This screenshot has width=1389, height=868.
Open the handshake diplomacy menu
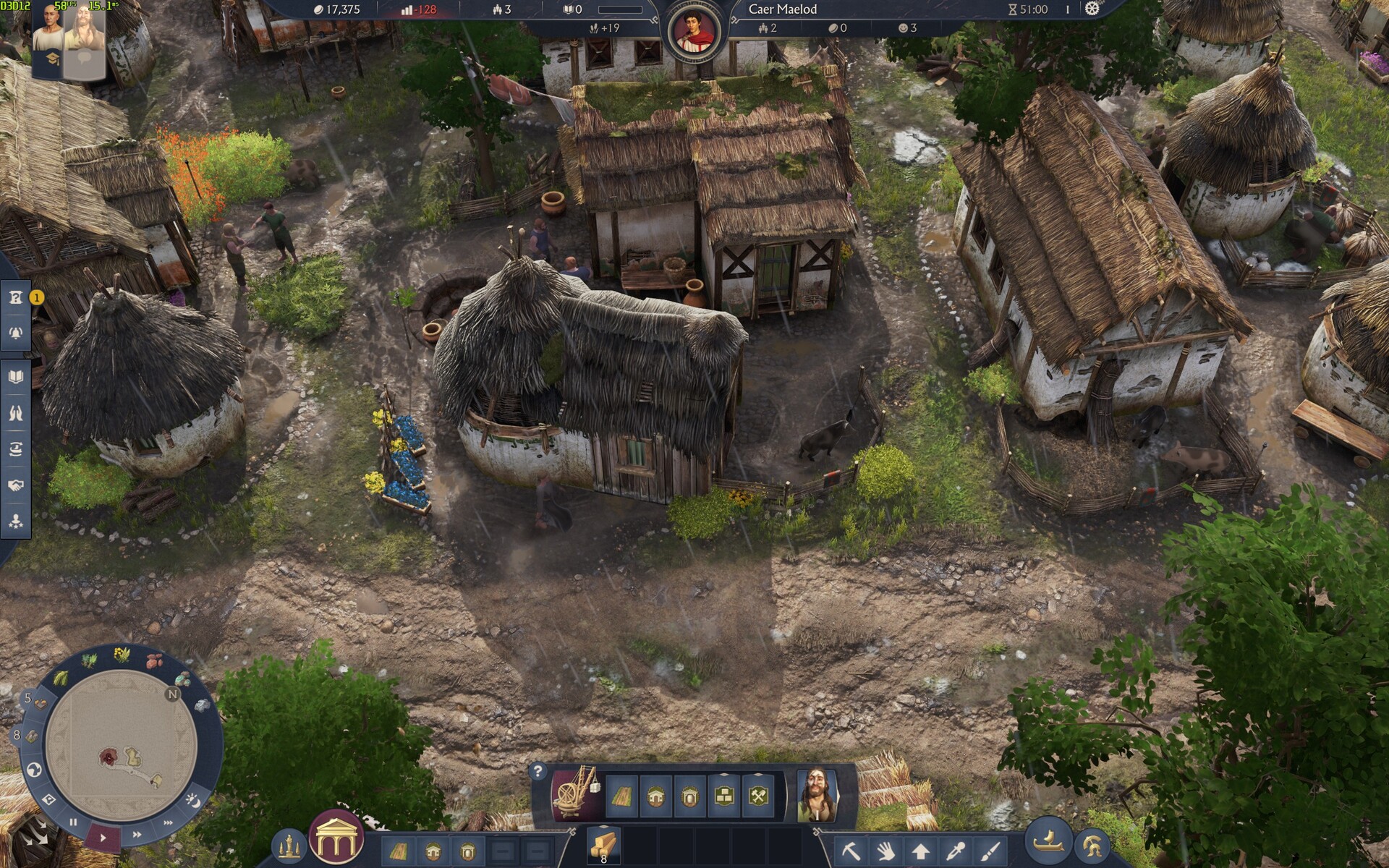point(16,485)
